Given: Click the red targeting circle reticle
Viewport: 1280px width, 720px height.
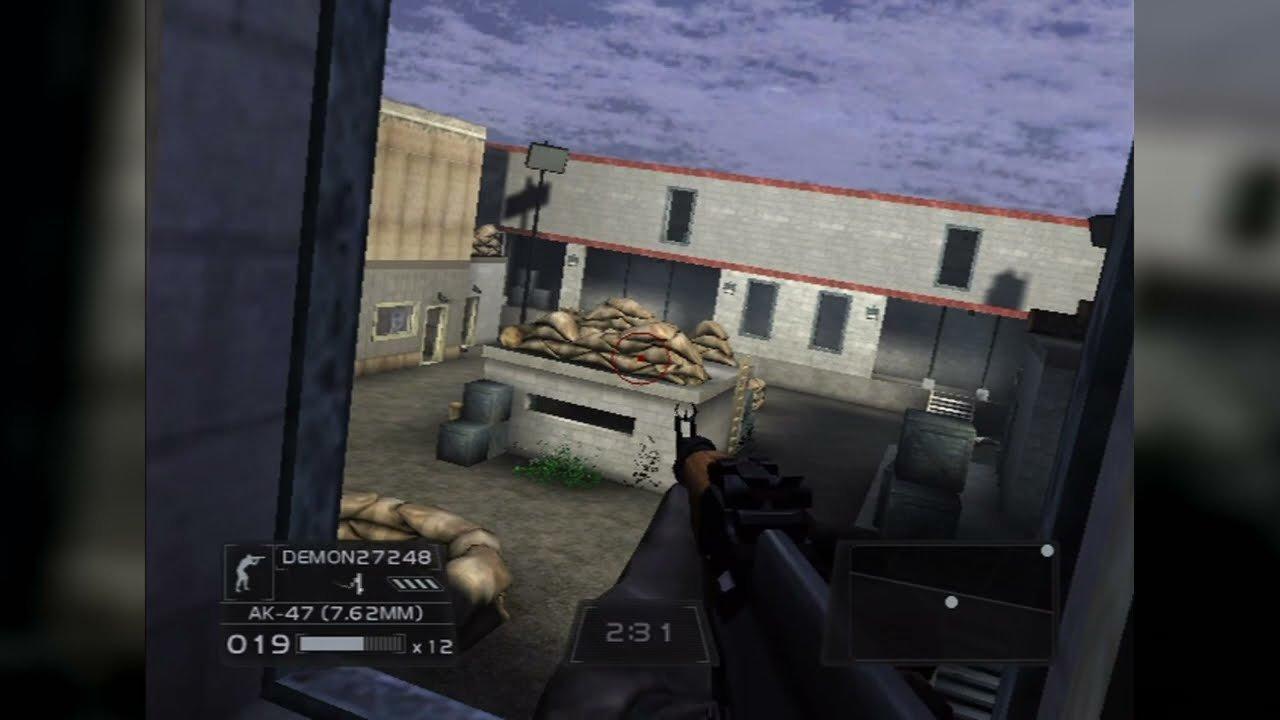Looking at the screenshot, I should pyautogui.click(x=638, y=358).
